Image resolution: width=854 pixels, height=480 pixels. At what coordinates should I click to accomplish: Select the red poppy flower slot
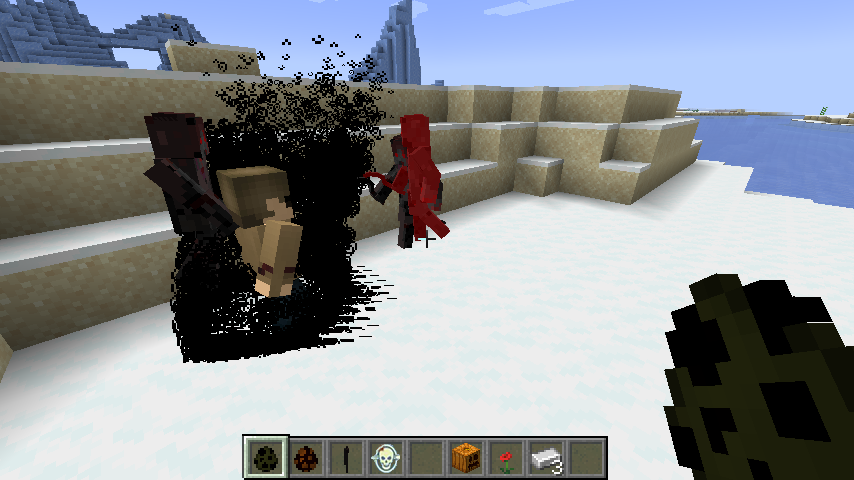[506, 458]
